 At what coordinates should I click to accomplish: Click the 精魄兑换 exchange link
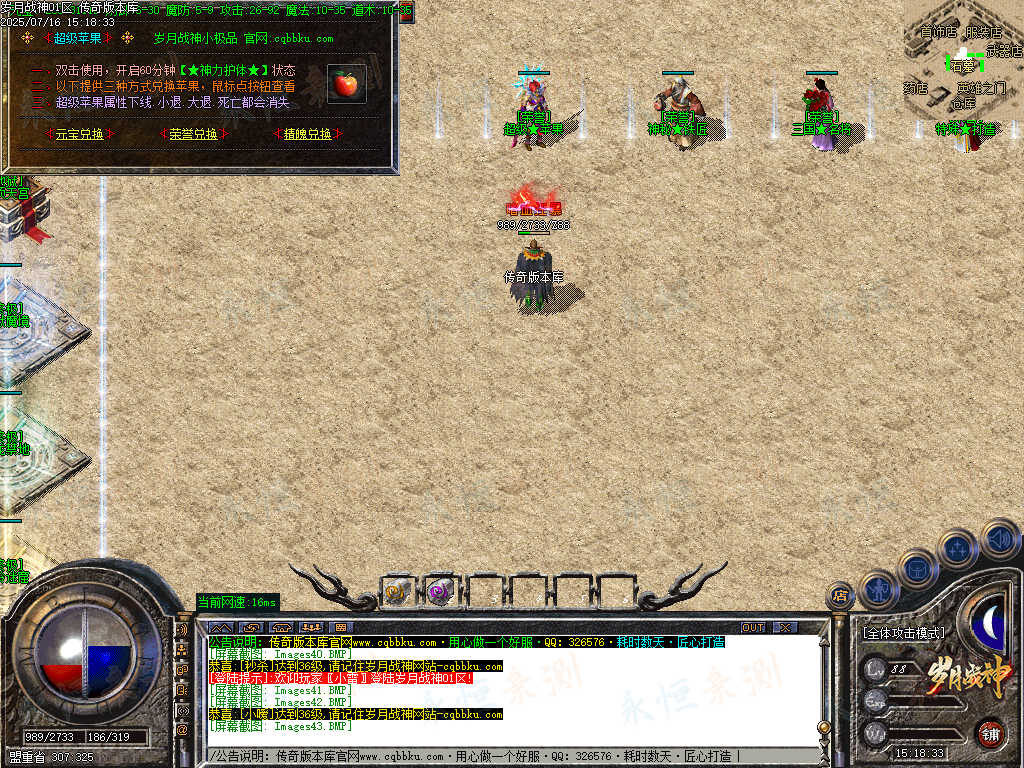[x=307, y=134]
